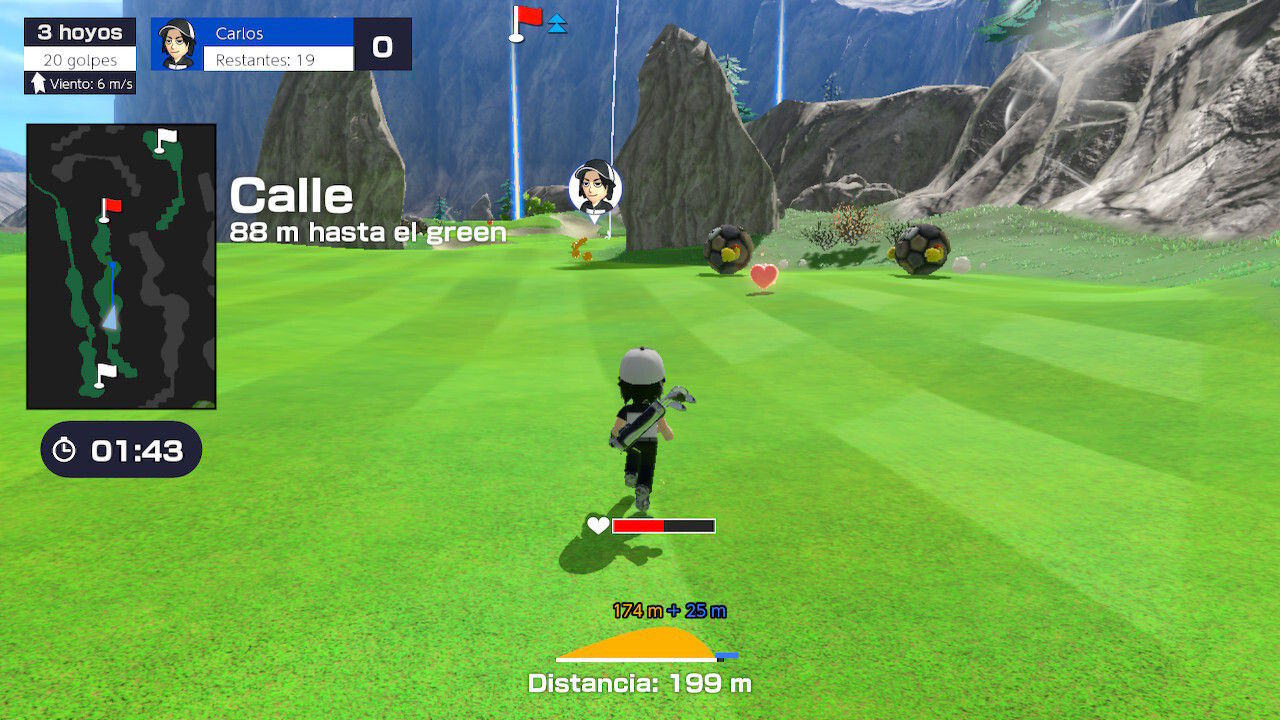Click the Carlos face marker bubble
1280x720 pixels.
595,186
